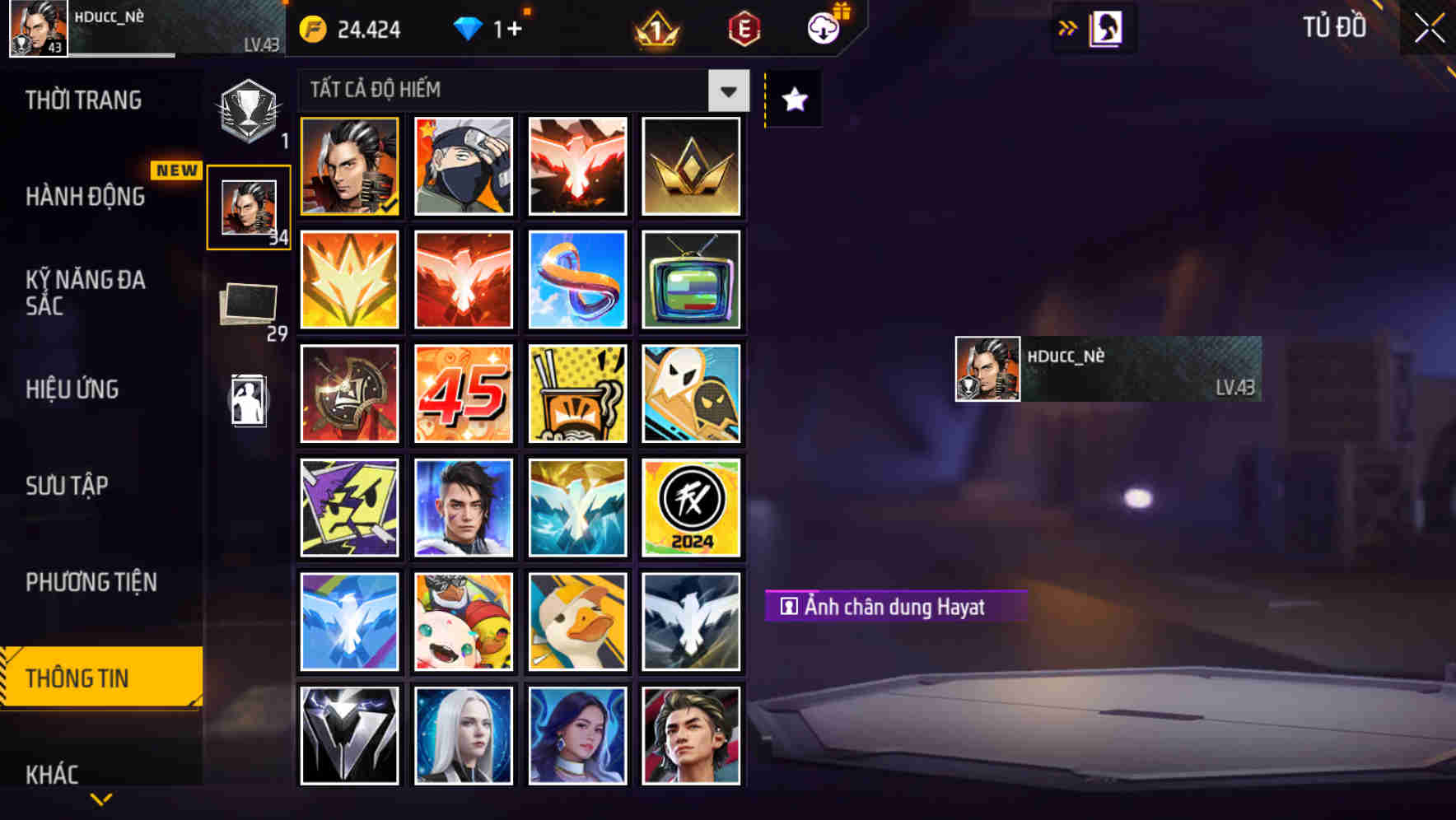Enable the Kakashi ninja avatar

coord(463,166)
